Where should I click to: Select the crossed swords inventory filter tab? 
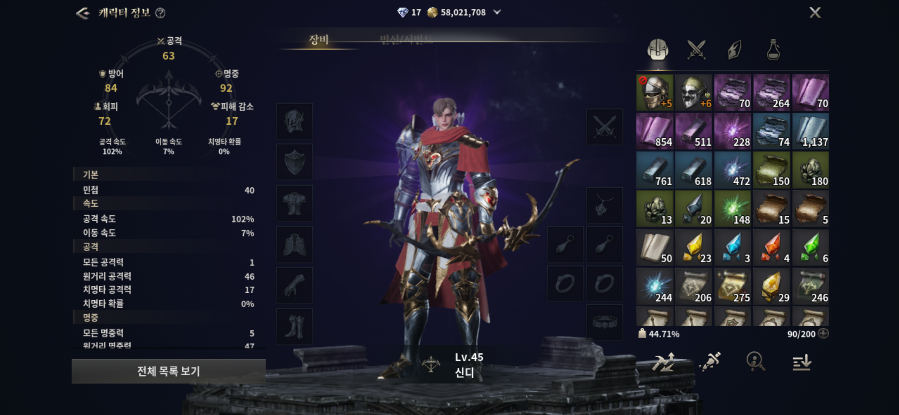coord(696,49)
